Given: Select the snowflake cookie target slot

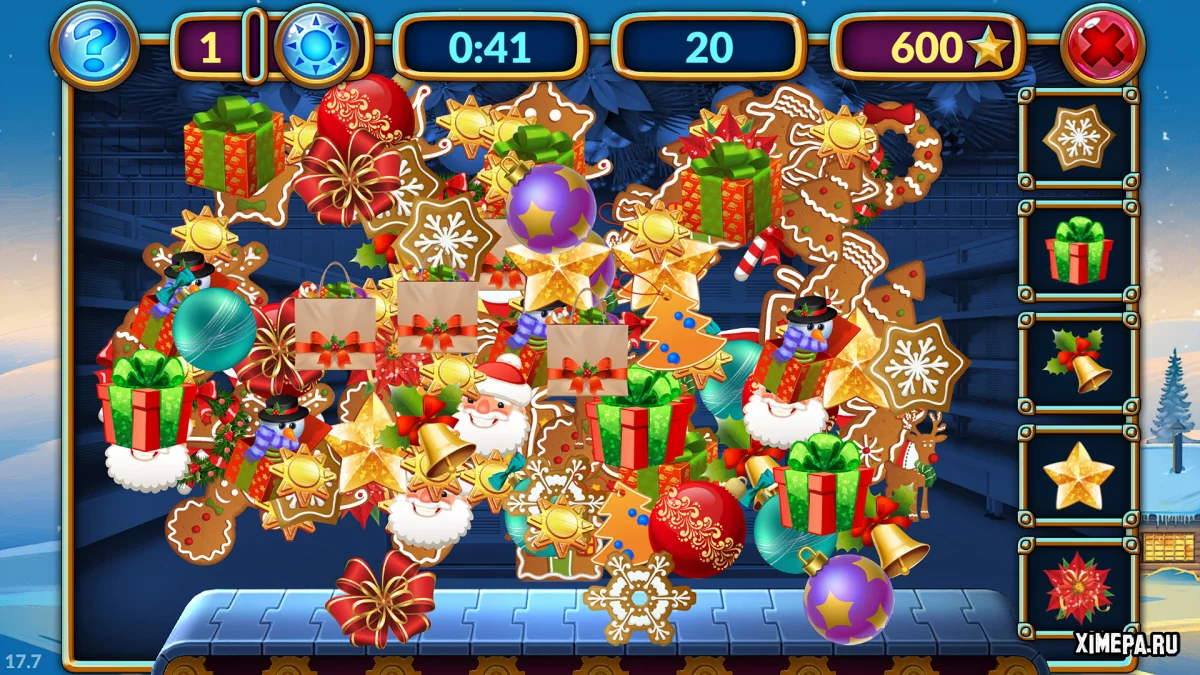Looking at the screenshot, I should tap(1078, 138).
